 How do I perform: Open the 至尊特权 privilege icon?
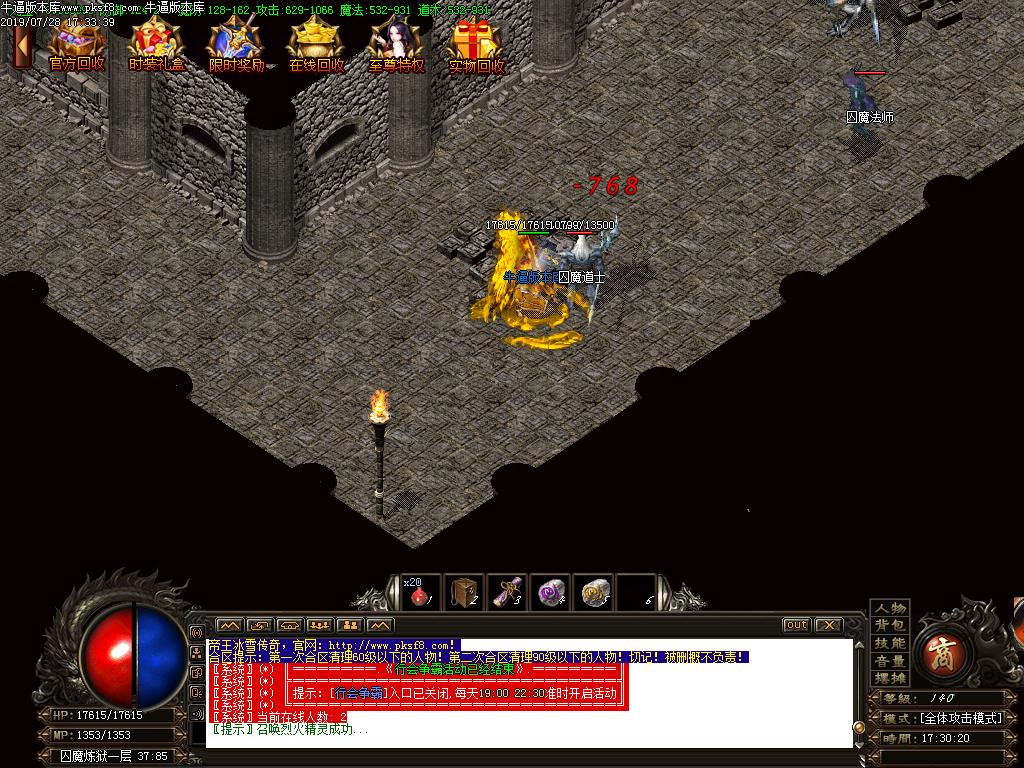[x=397, y=45]
